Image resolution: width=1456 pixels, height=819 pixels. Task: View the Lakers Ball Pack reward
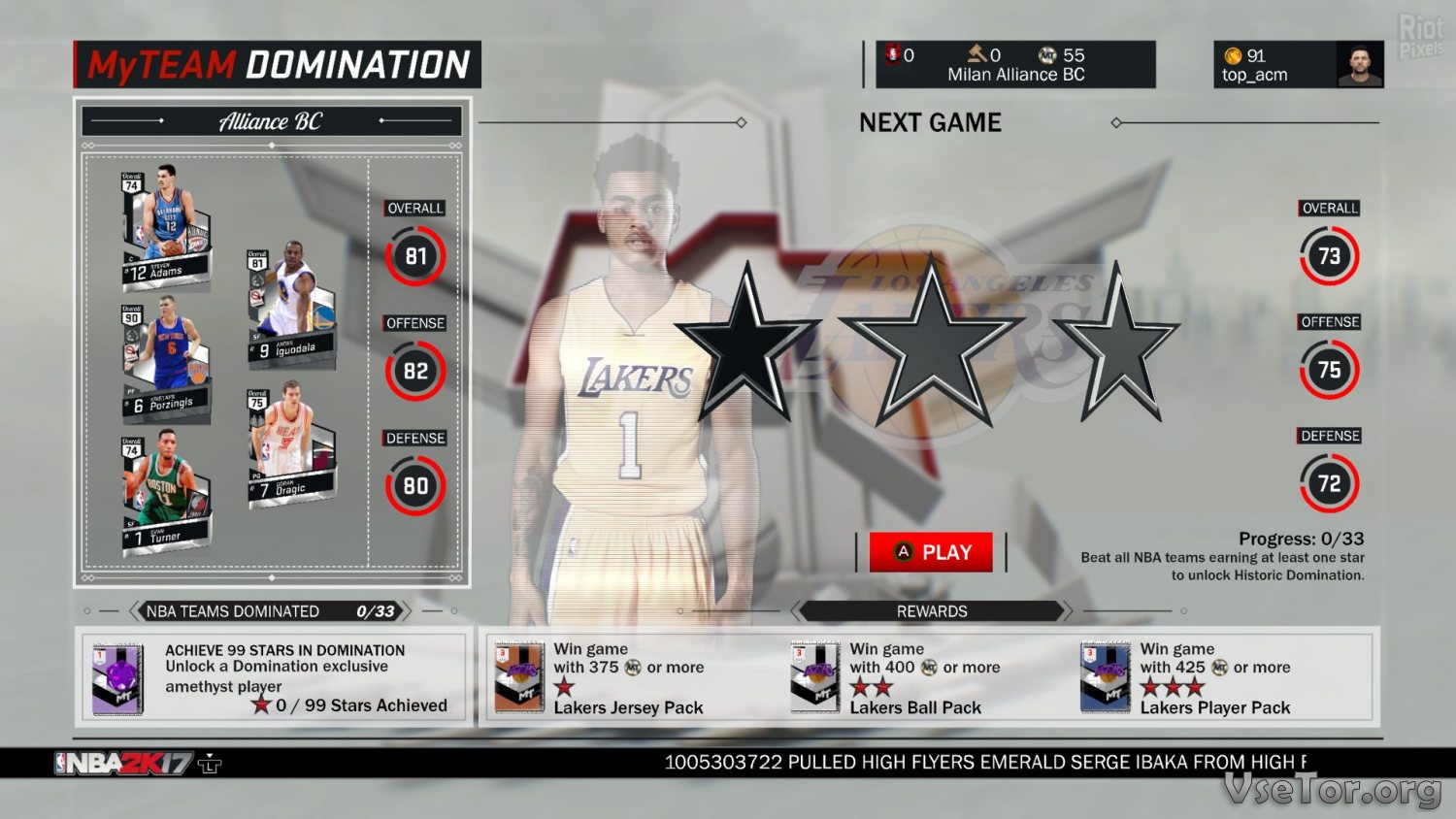814,677
